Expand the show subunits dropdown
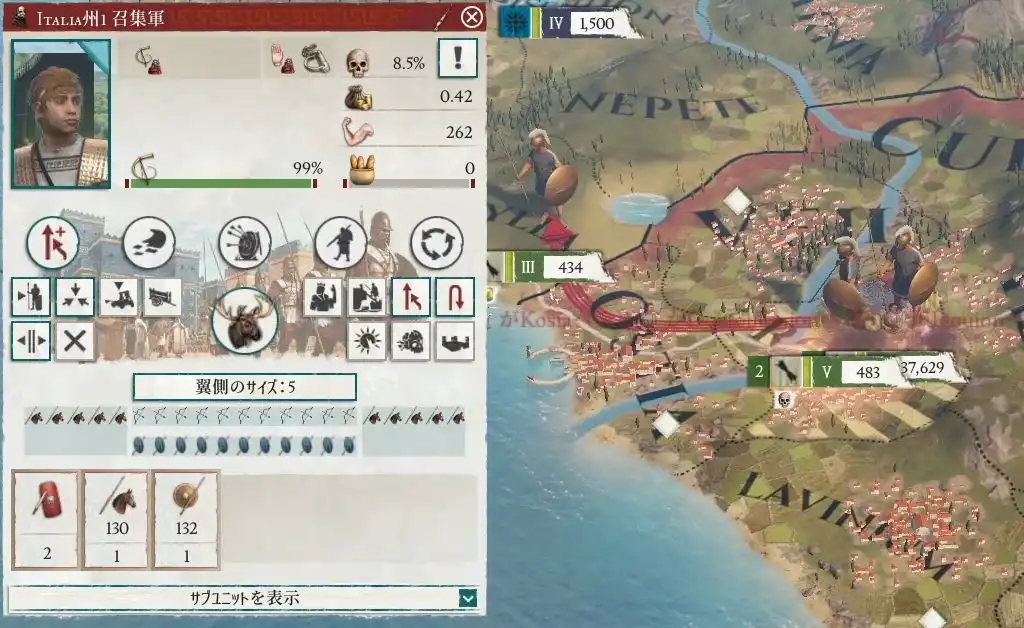Image resolution: width=1024 pixels, height=628 pixels. tap(467, 598)
